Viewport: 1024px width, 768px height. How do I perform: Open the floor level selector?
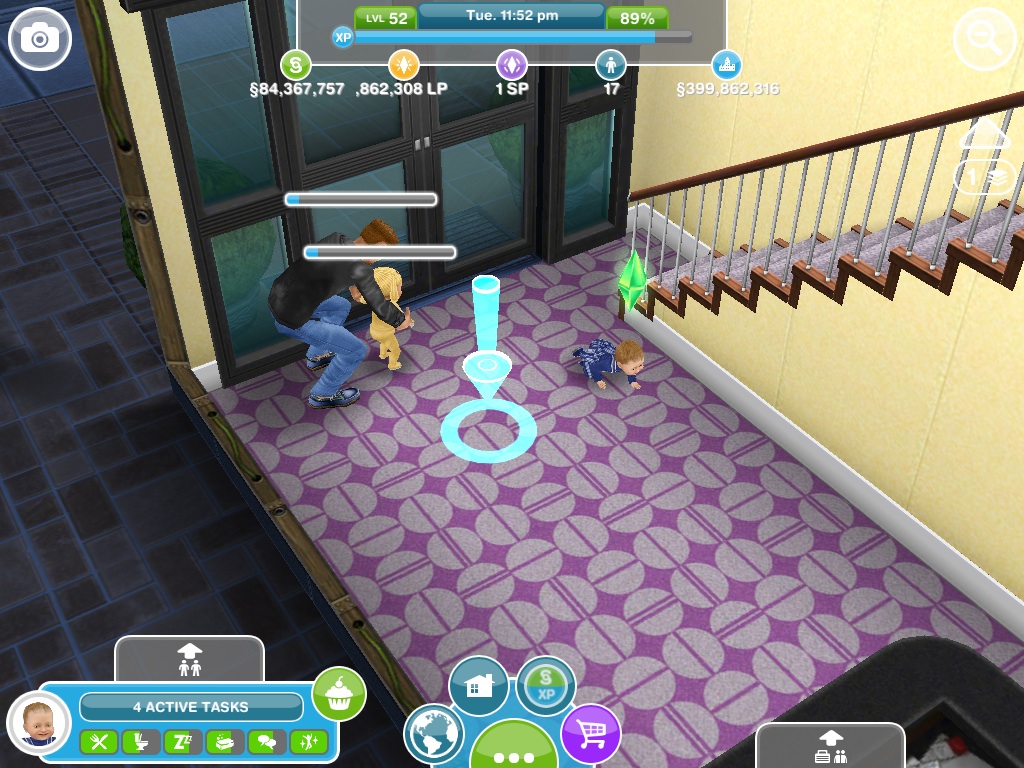[x=984, y=177]
